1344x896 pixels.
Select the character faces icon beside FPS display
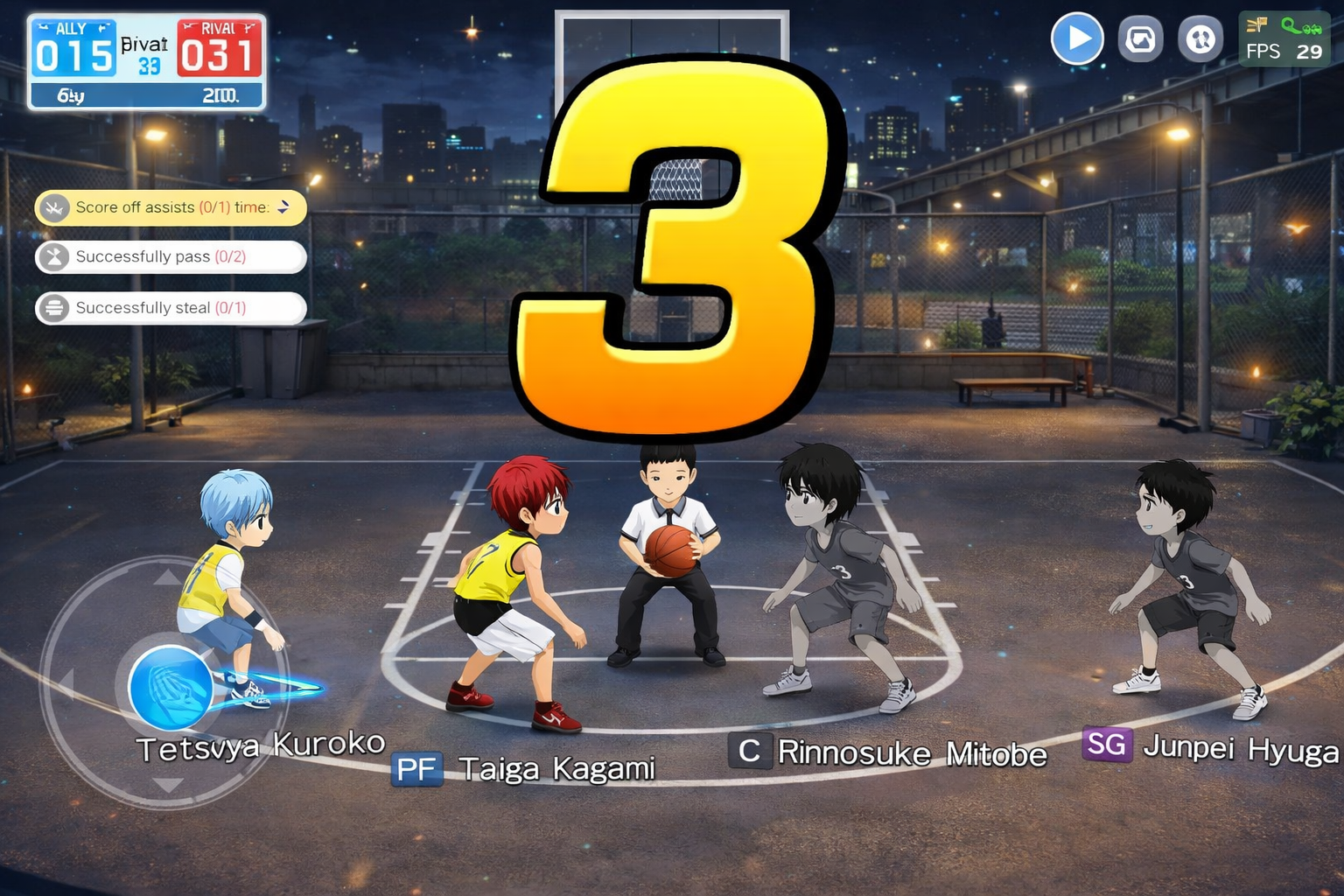pyautogui.click(x=1200, y=38)
